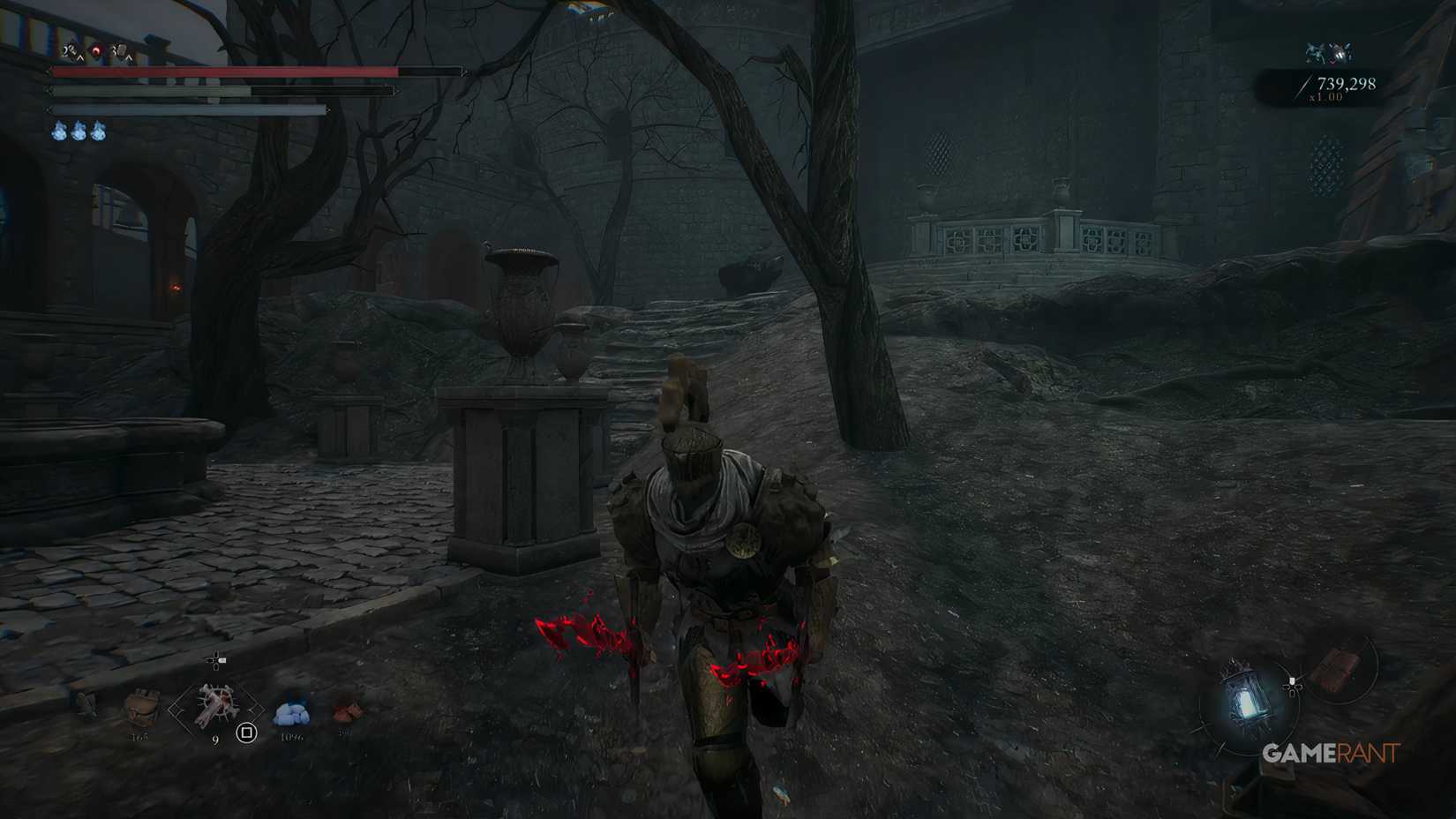The width and height of the screenshot is (1456, 819).
Task: Toggle the third blue fable flame charge
Action: click(98, 131)
